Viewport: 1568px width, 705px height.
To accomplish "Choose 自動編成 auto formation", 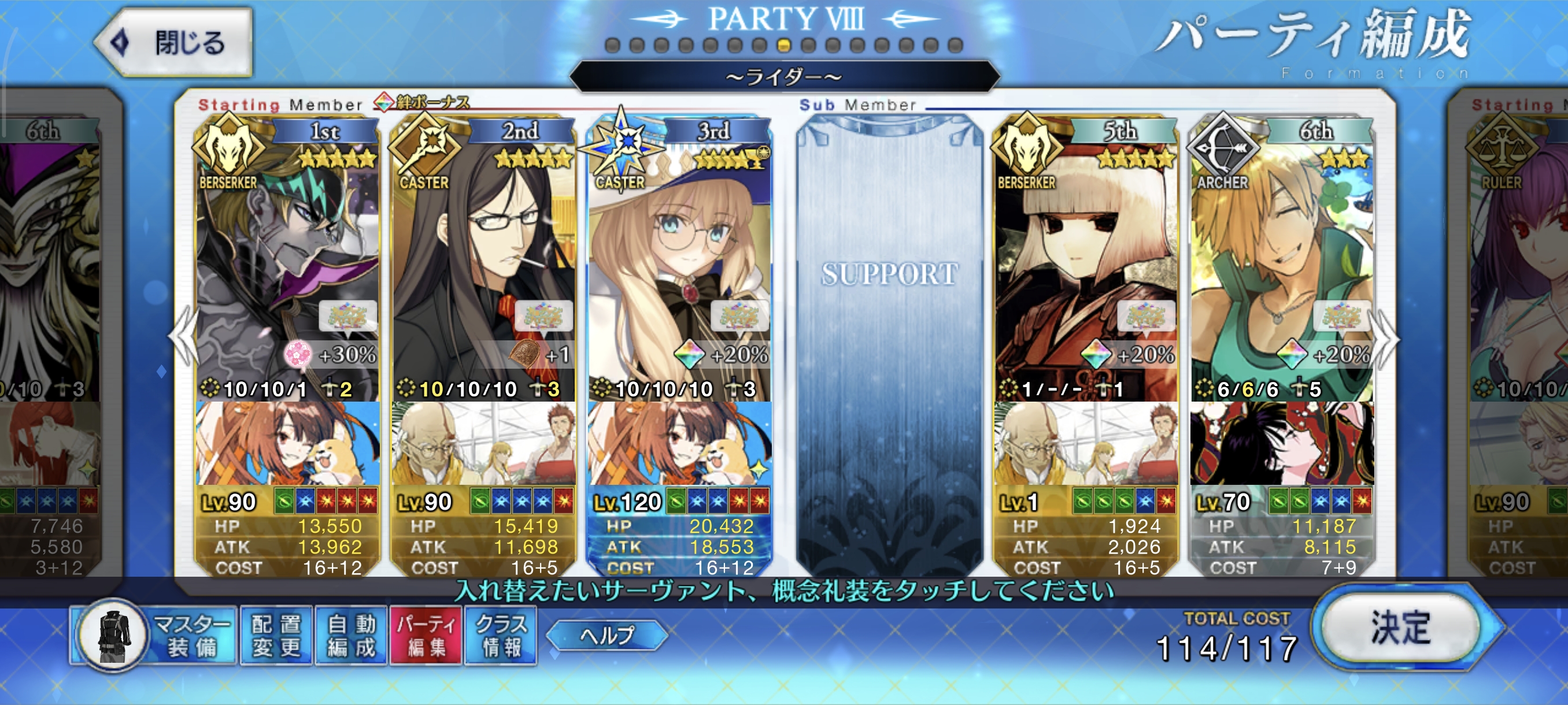I will click(351, 636).
